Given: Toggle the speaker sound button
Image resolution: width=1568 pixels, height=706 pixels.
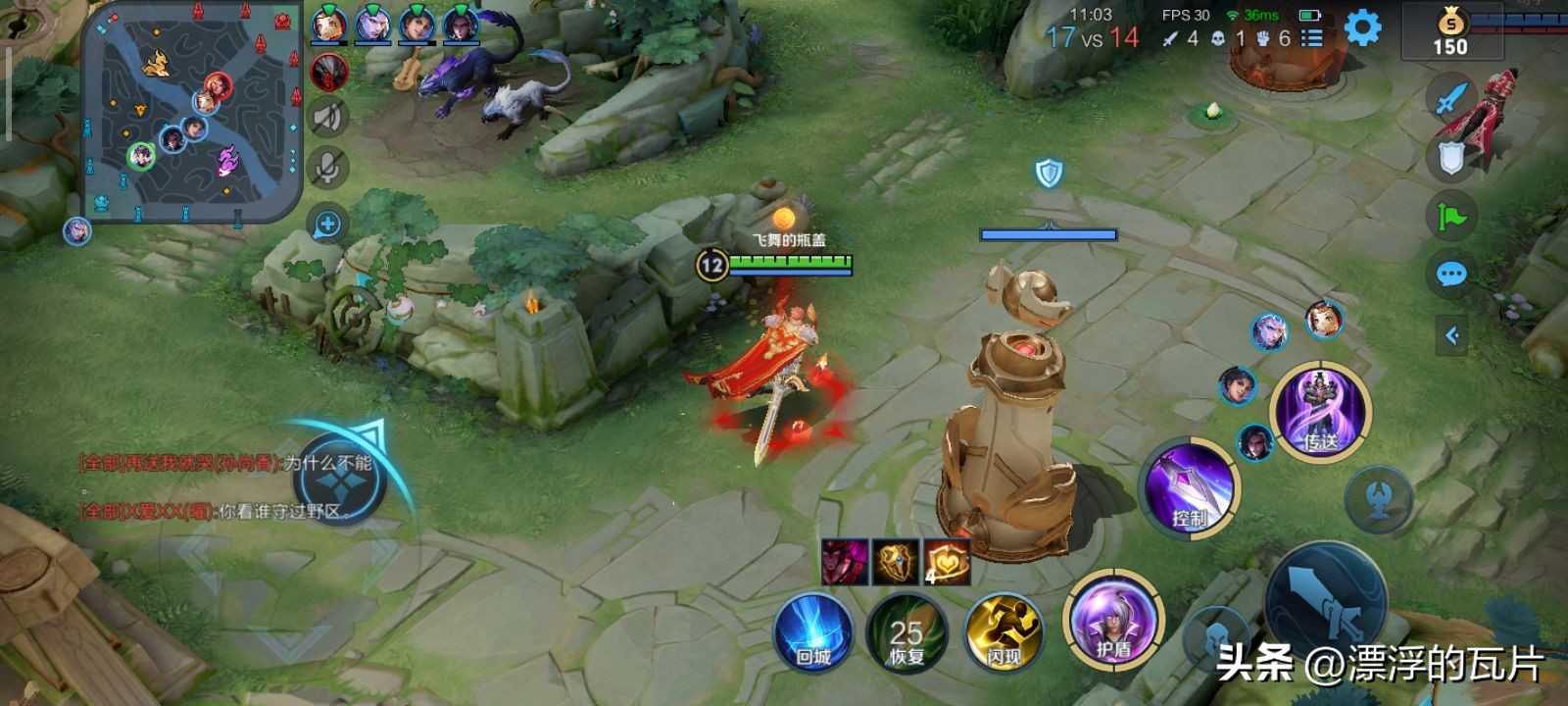Looking at the screenshot, I should [328, 118].
